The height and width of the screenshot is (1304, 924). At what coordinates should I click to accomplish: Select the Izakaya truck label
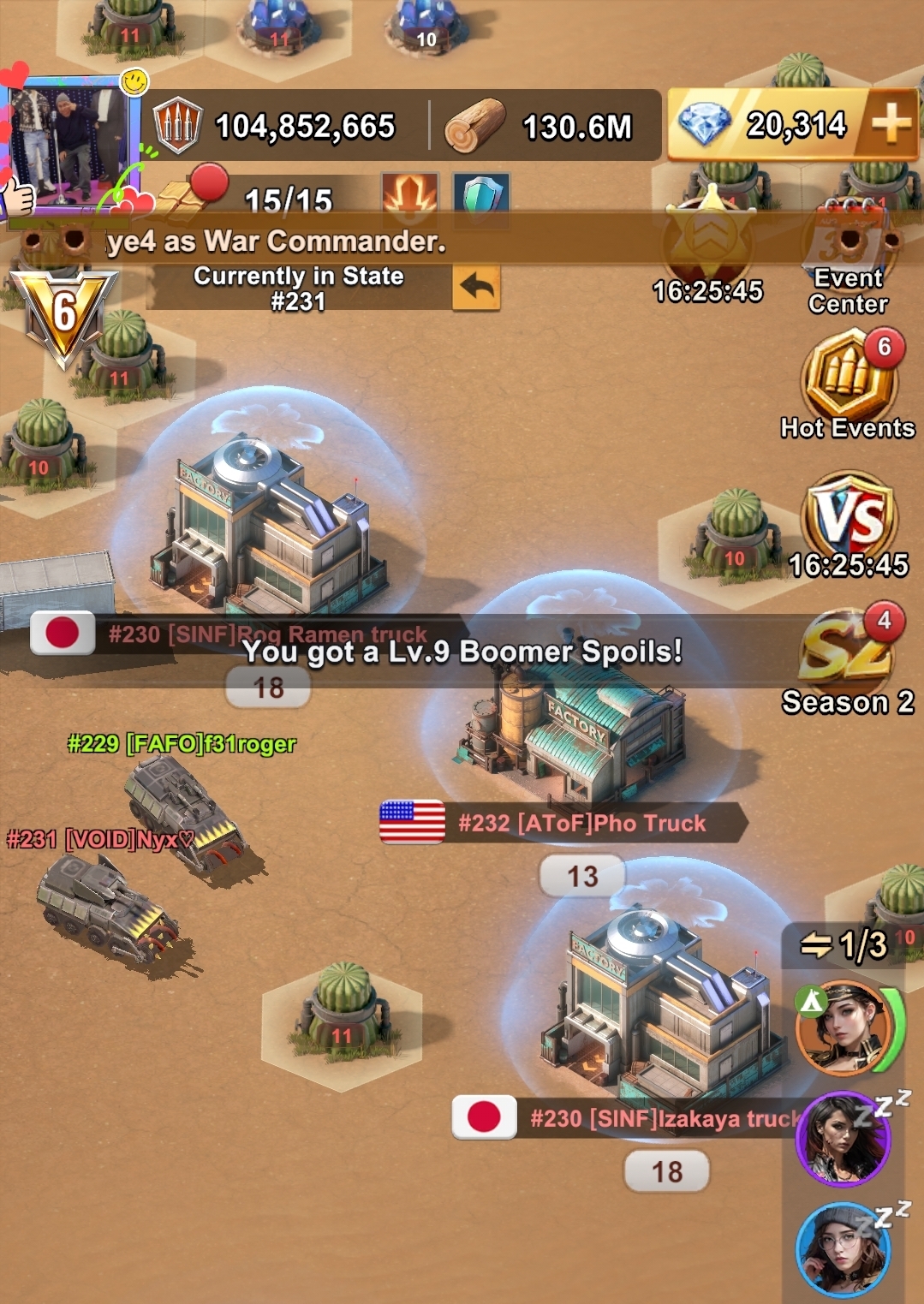[x=664, y=1118]
